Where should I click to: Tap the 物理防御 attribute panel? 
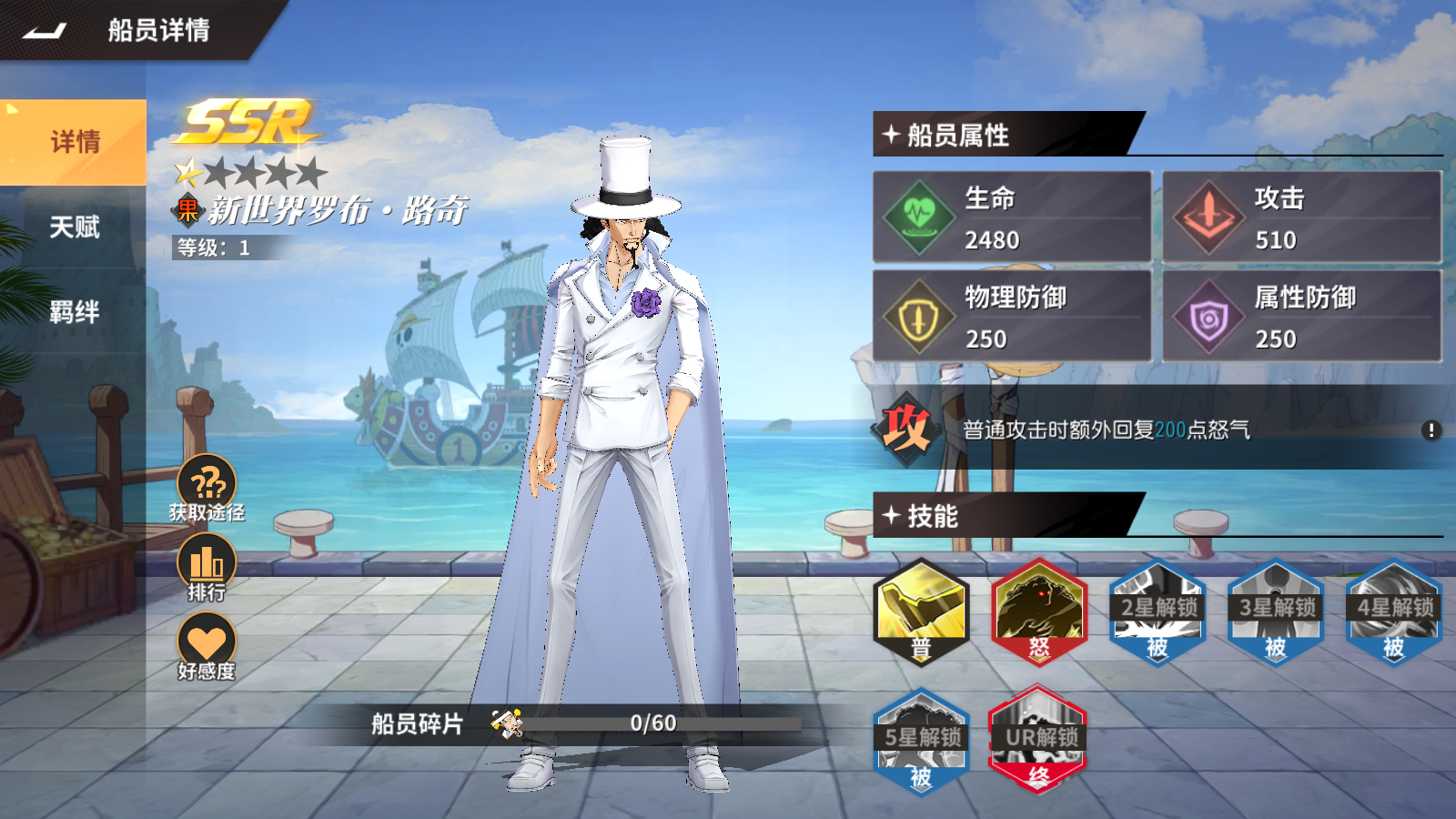[x=1012, y=316]
